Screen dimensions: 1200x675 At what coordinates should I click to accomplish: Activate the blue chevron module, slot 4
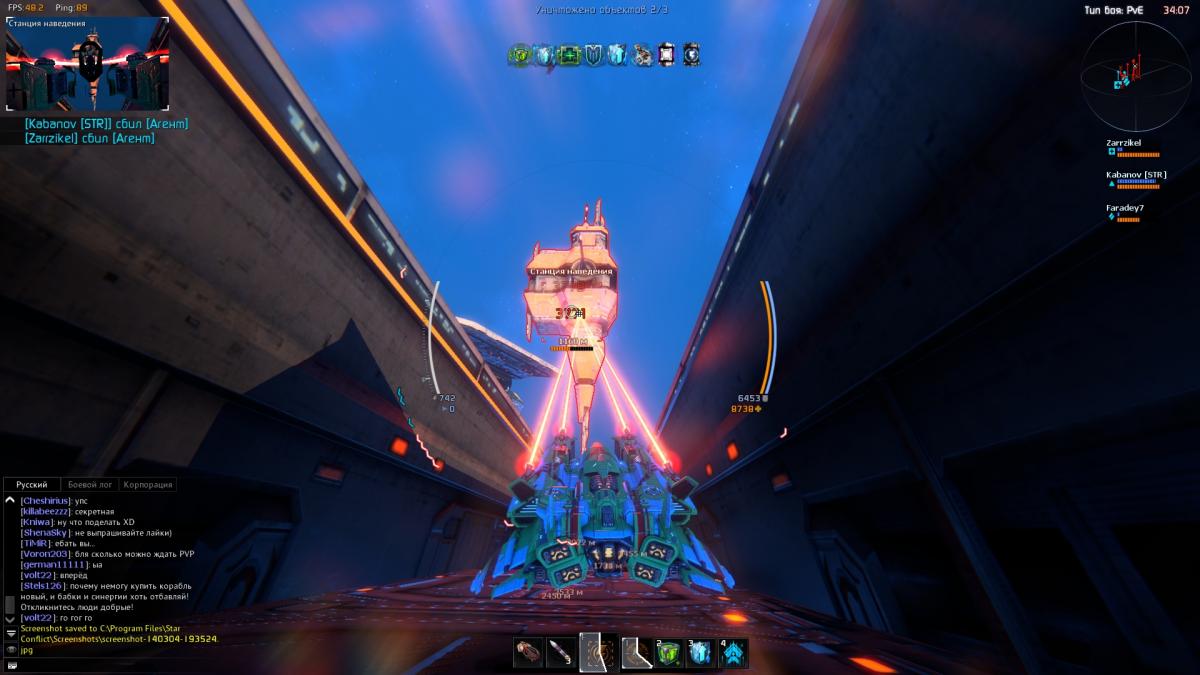pos(734,653)
